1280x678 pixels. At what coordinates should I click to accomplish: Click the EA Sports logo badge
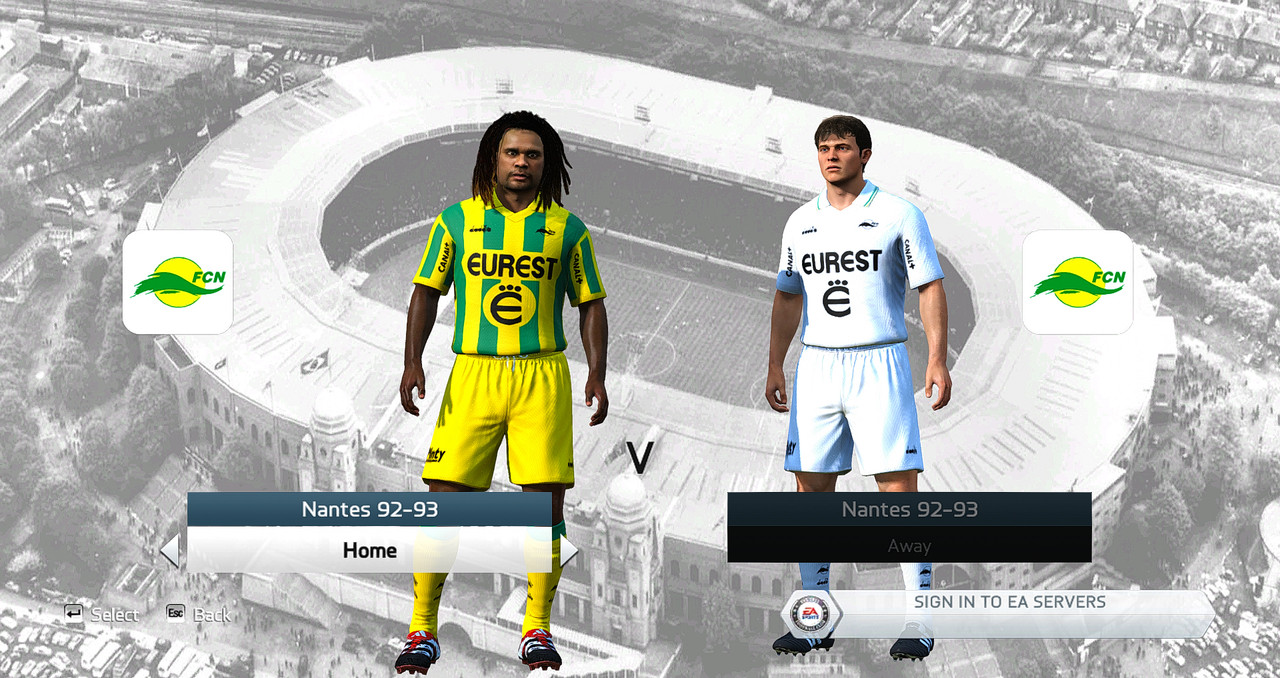[810, 614]
